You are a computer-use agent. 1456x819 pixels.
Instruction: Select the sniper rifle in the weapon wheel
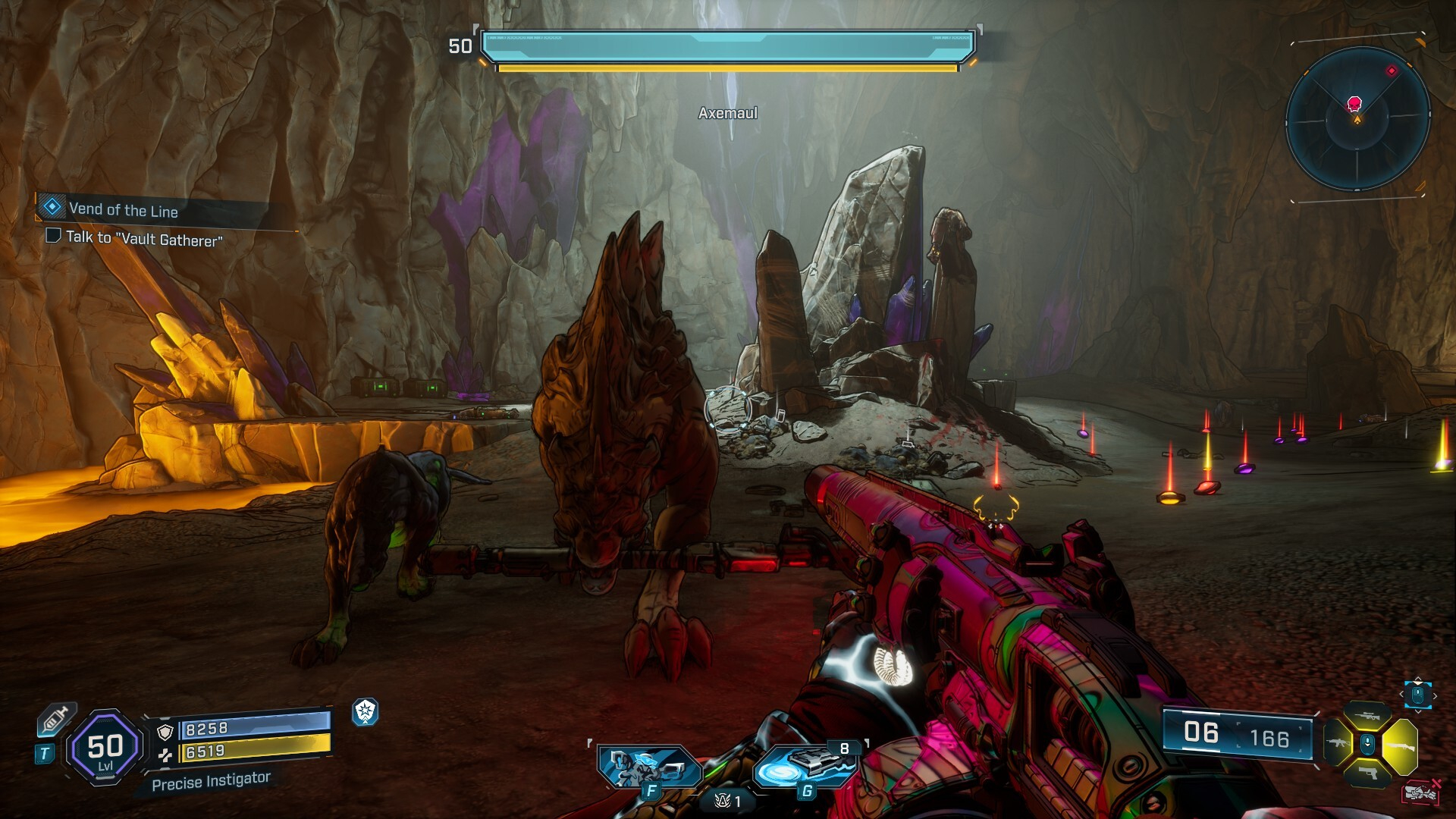[1367, 714]
